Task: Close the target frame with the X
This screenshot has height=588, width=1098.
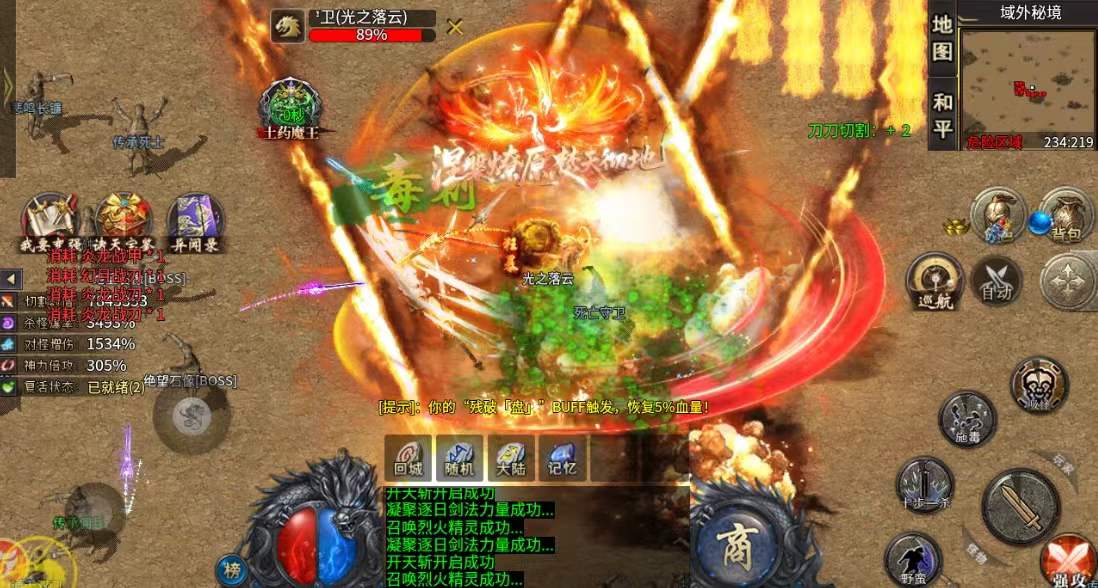Action: (x=455, y=27)
